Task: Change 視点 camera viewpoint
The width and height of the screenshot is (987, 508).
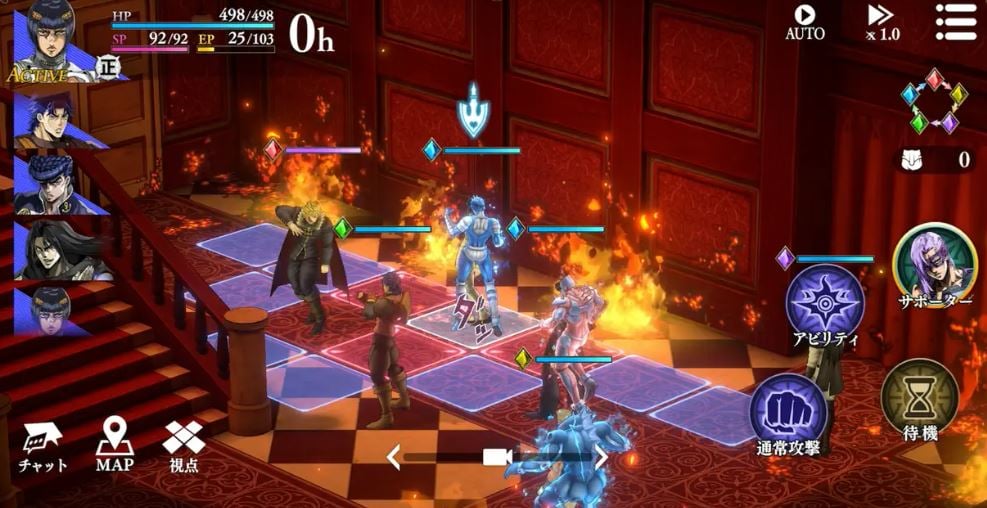Action: [184, 445]
